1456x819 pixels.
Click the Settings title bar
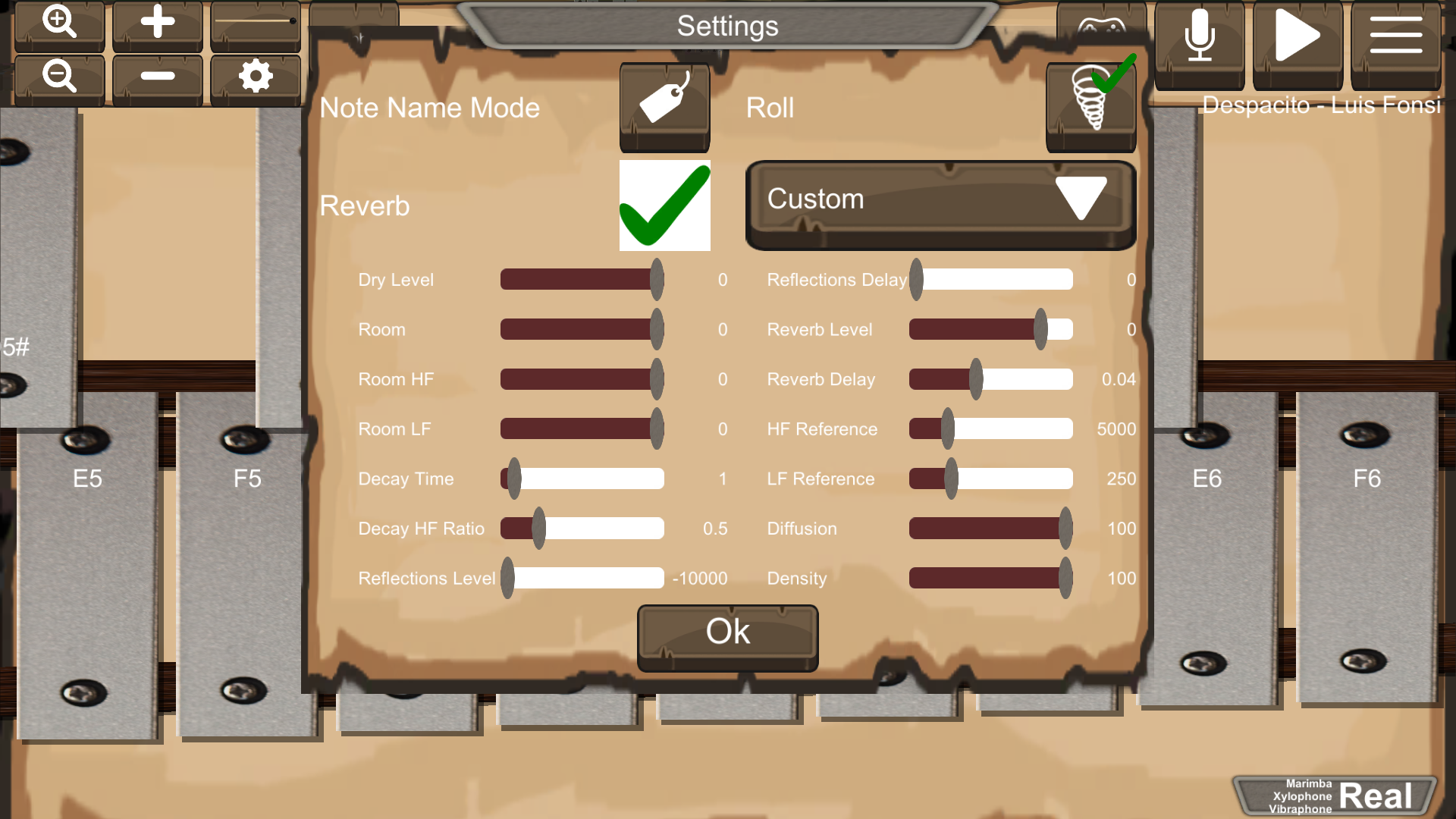coord(727,25)
